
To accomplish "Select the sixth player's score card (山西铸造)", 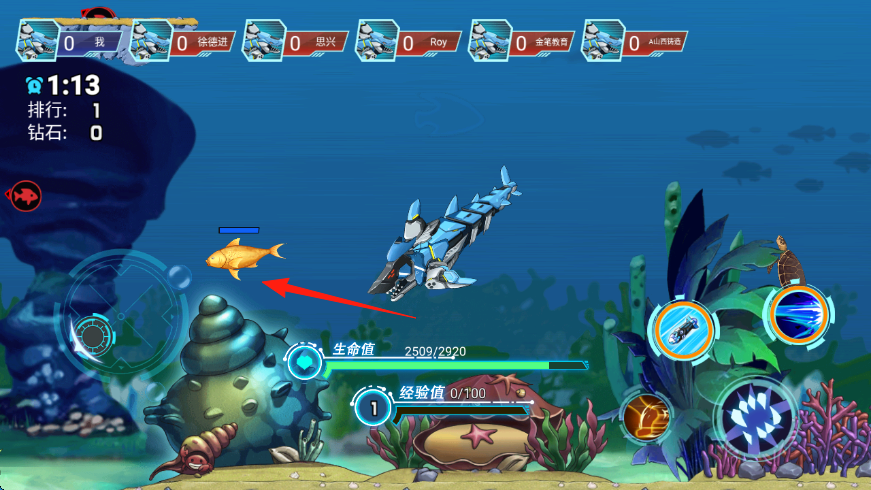I will pos(636,42).
